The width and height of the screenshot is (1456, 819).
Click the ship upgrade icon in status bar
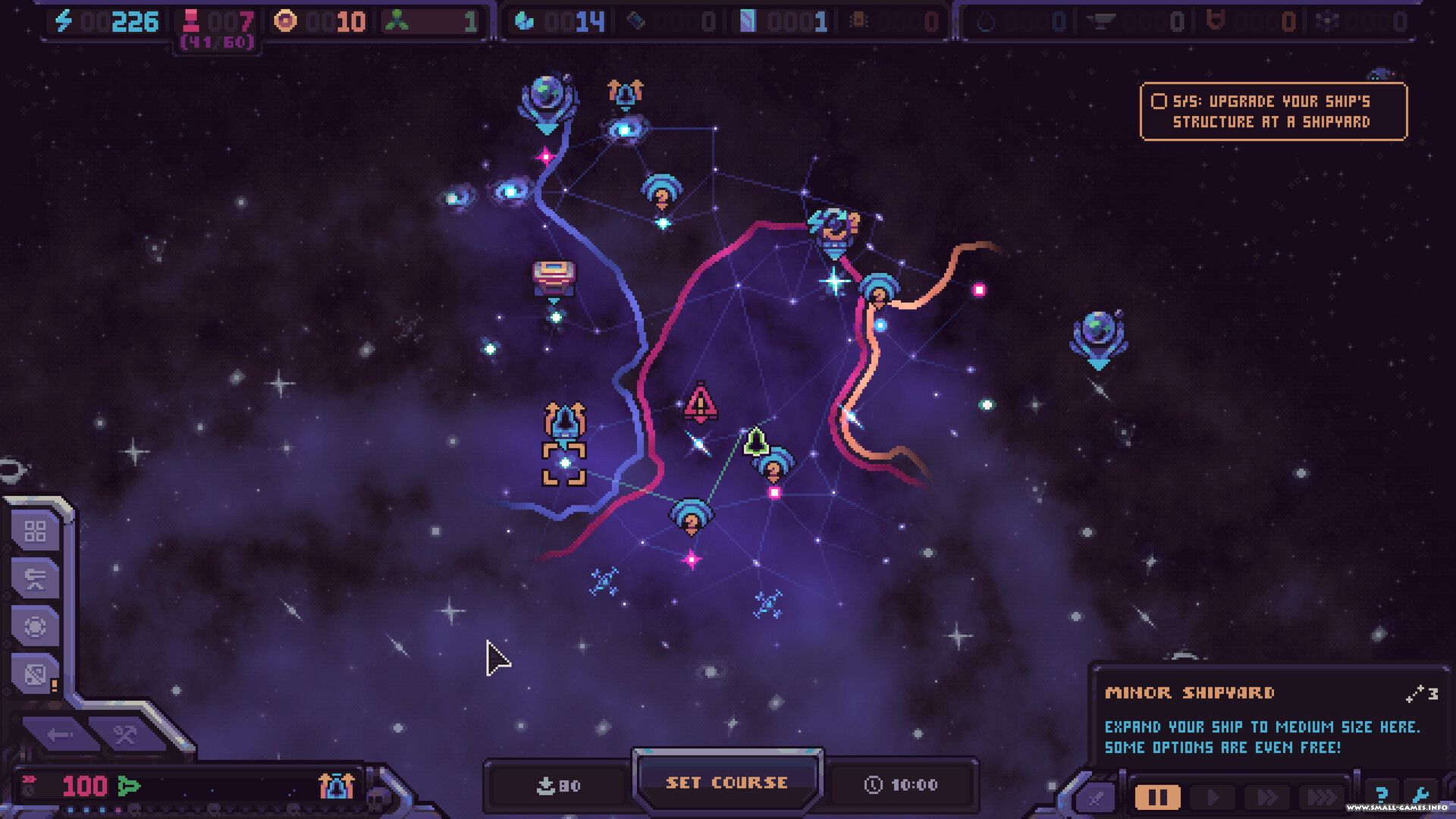336,786
